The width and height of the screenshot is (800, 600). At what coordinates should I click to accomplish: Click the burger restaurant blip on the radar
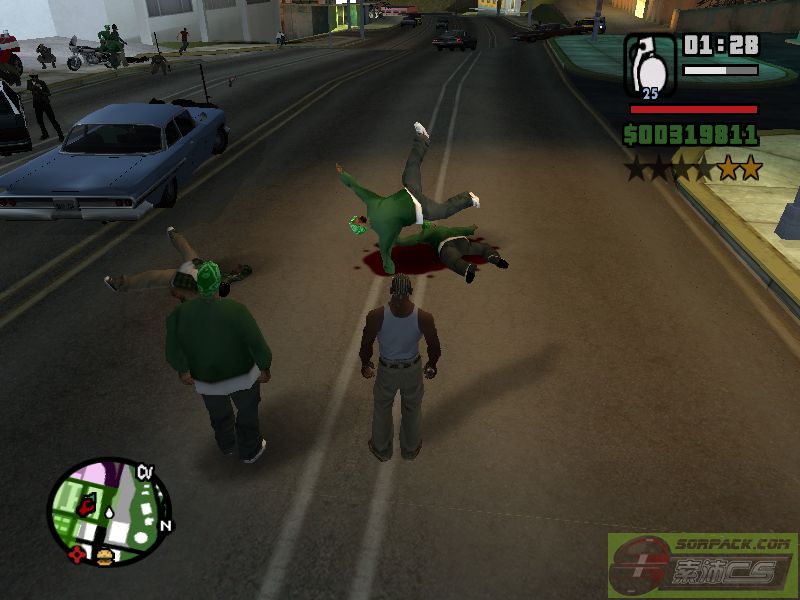pyautogui.click(x=103, y=556)
